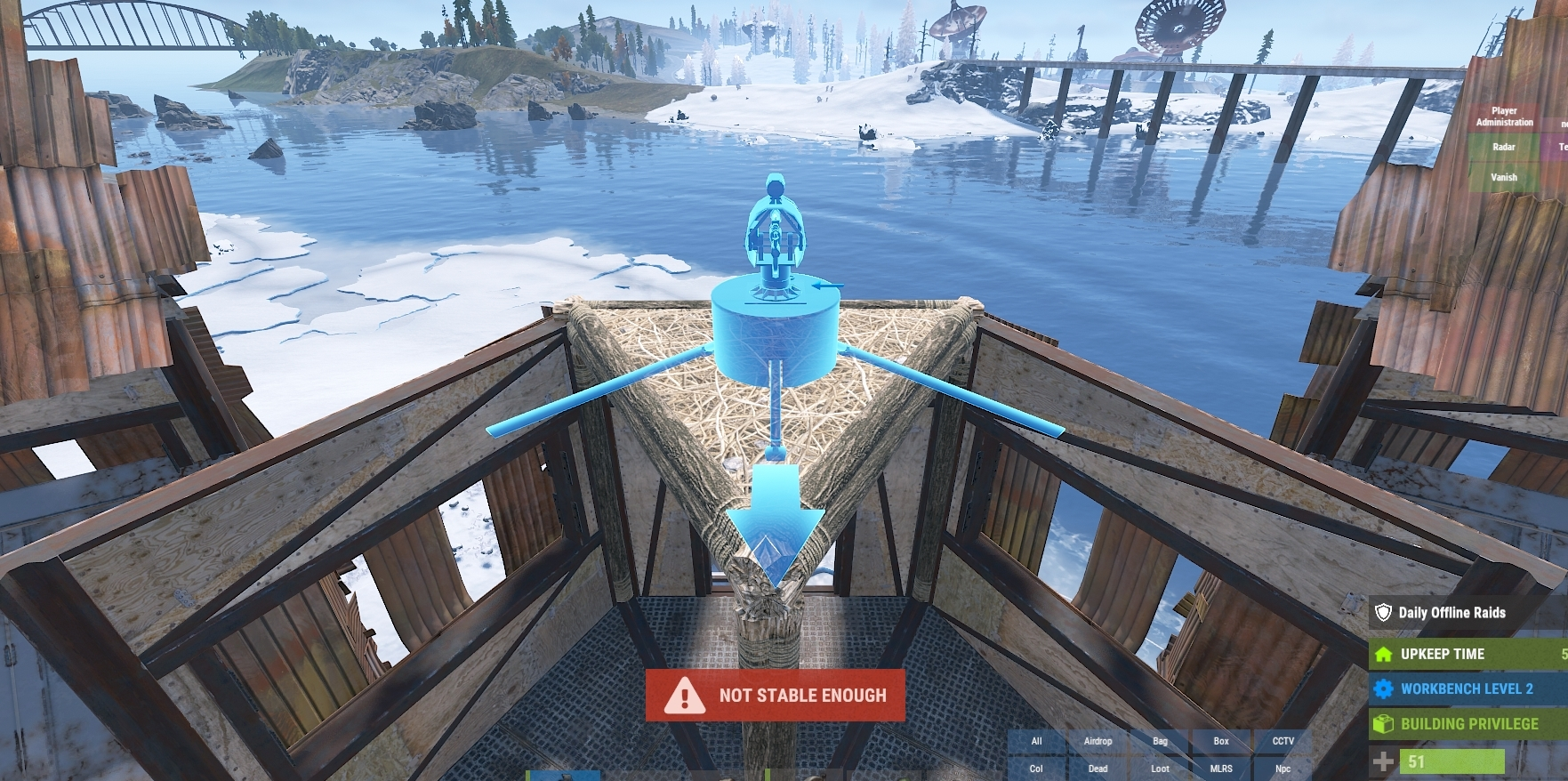Screen dimensions: 1568x781
Task: Activate the Vanish button
Action: pos(1504,177)
